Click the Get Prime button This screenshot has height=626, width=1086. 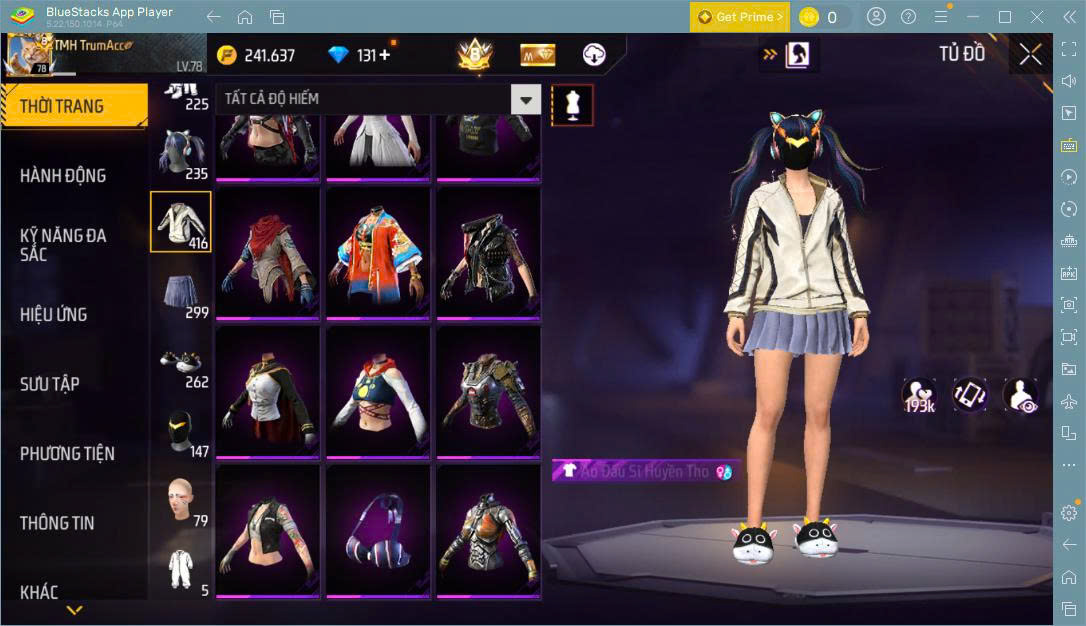[739, 17]
